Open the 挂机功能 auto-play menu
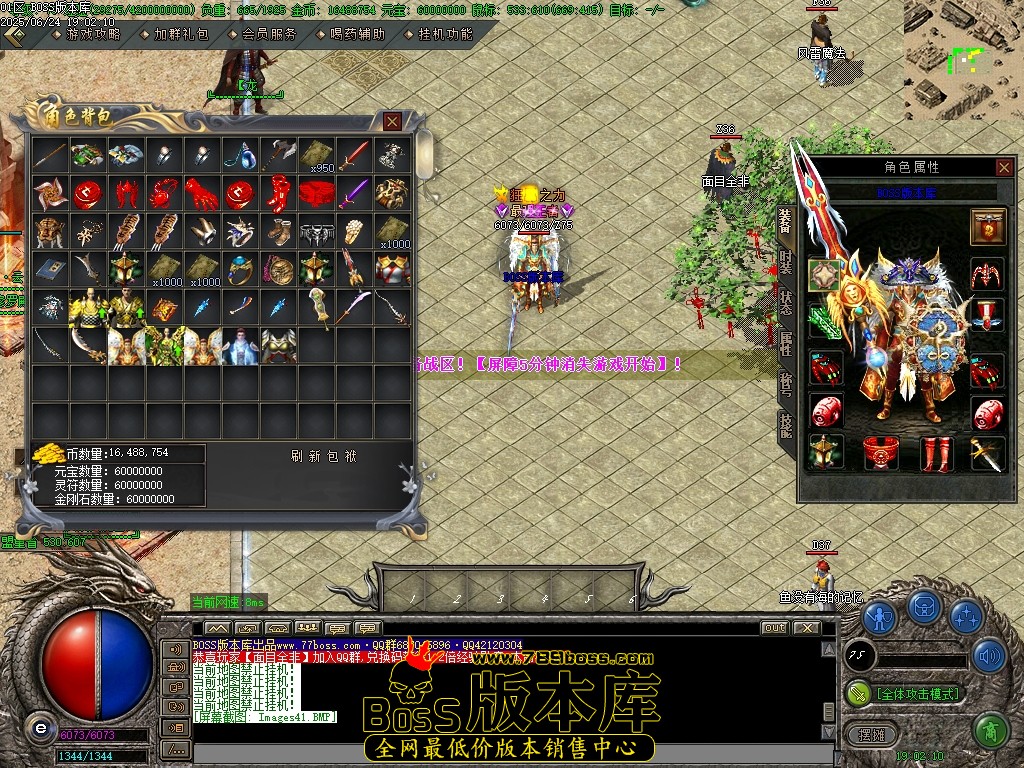The image size is (1024, 768). click(x=445, y=34)
